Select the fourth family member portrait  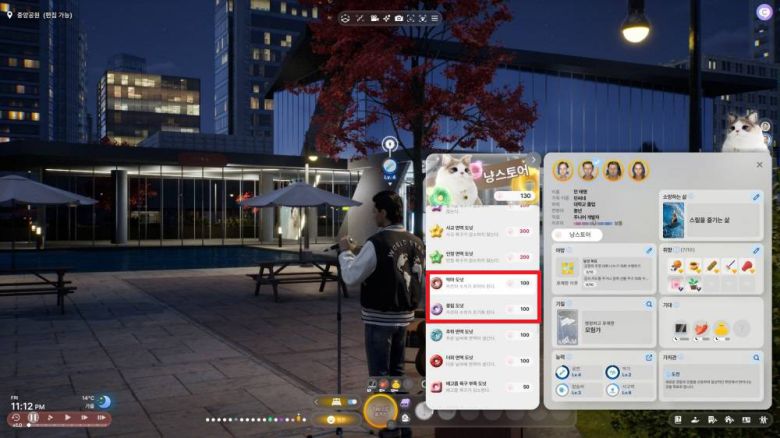pyautogui.click(x=639, y=170)
